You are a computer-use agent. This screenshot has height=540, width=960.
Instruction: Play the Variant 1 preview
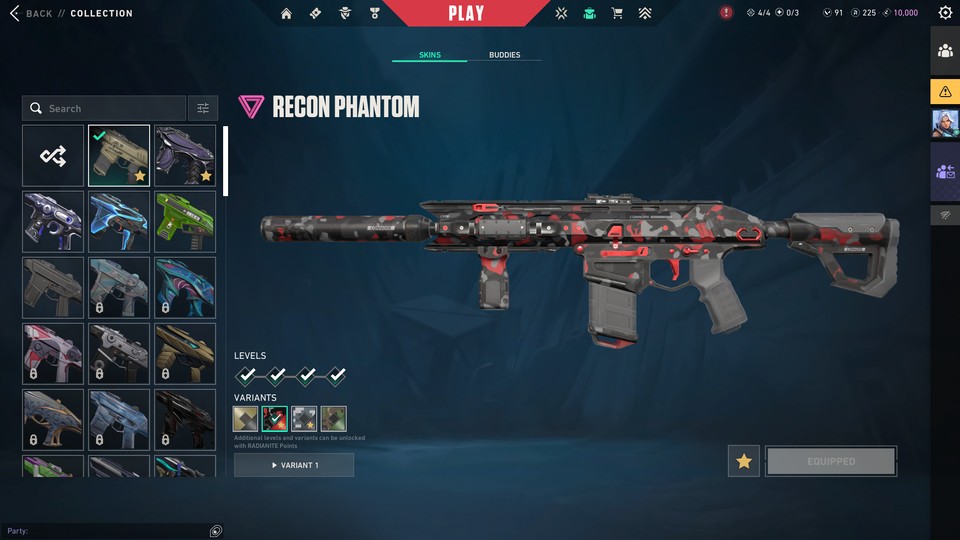pyautogui.click(x=294, y=465)
